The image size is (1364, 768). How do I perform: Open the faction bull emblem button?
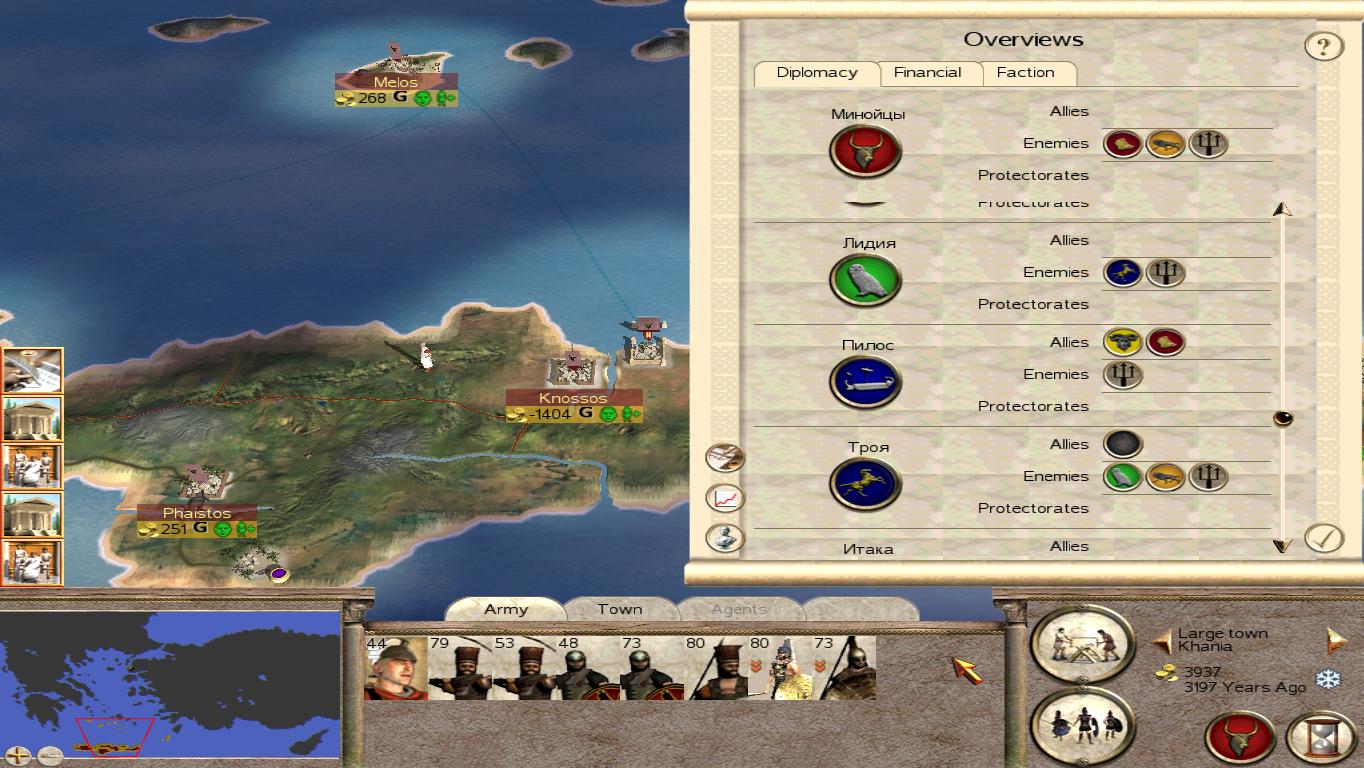point(1240,738)
